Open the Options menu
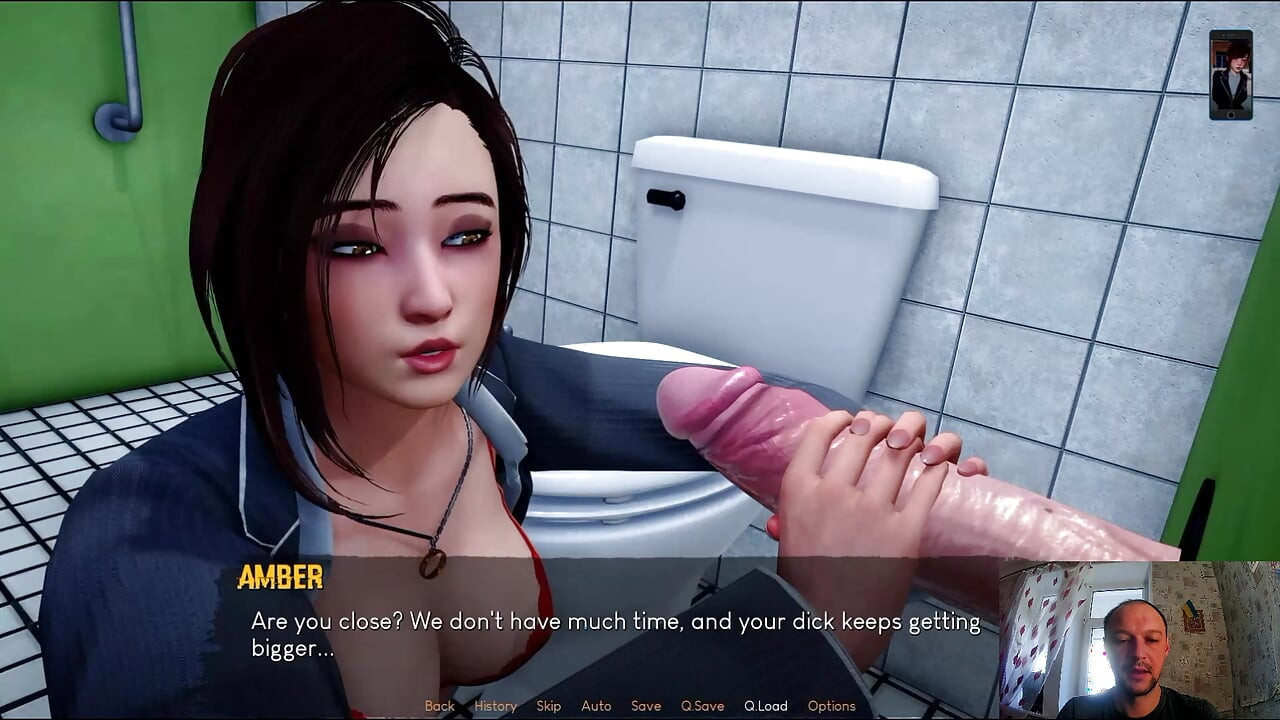 [831, 706]
